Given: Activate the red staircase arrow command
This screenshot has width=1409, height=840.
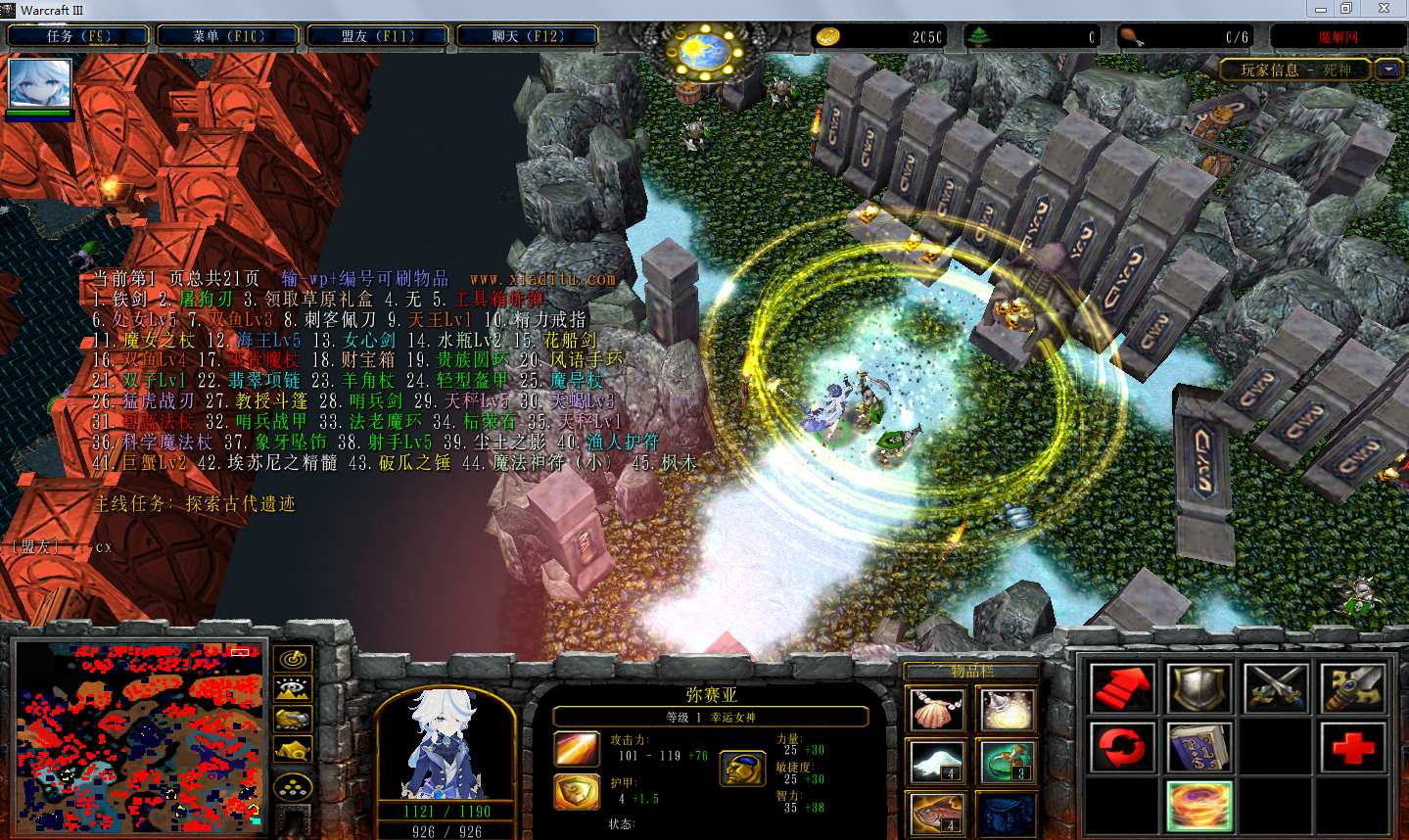Looking at the screenshot, I should click(1122, 688).
